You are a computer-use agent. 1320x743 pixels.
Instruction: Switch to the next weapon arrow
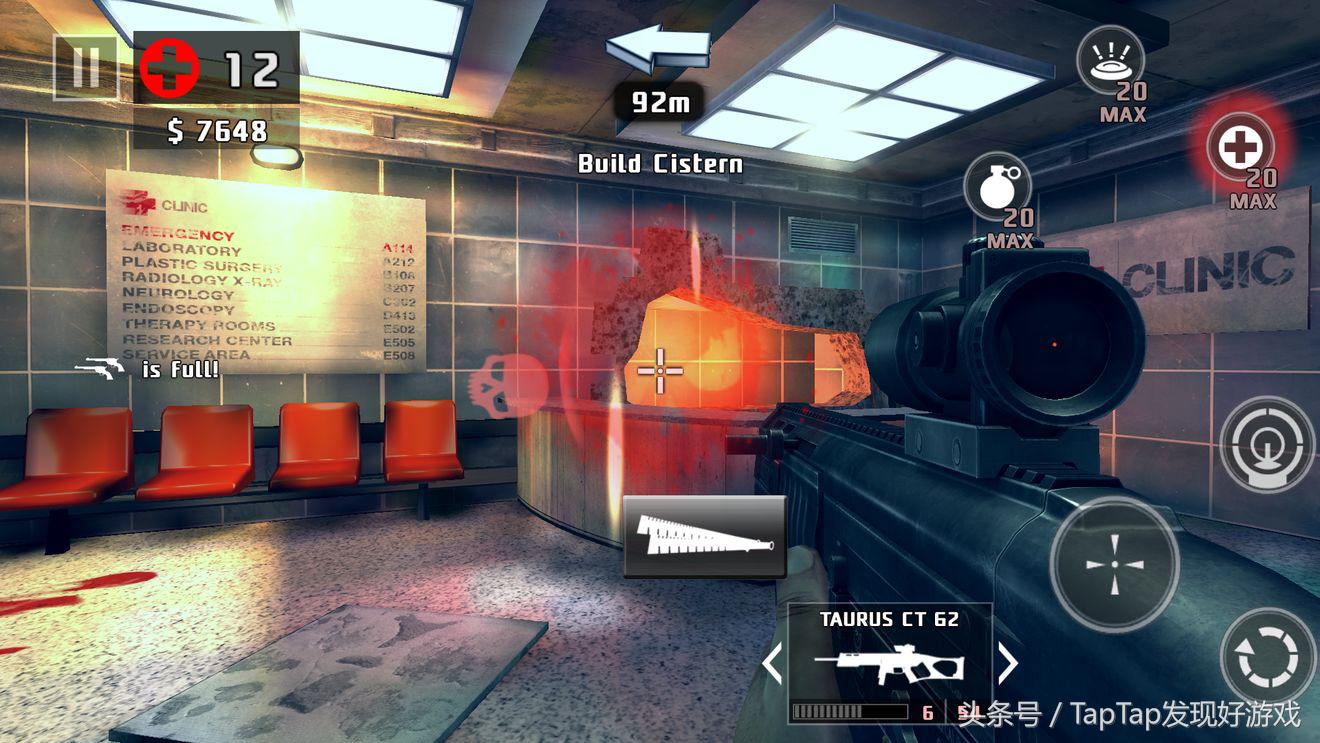pyautogui.click(x=1007, y=663)
